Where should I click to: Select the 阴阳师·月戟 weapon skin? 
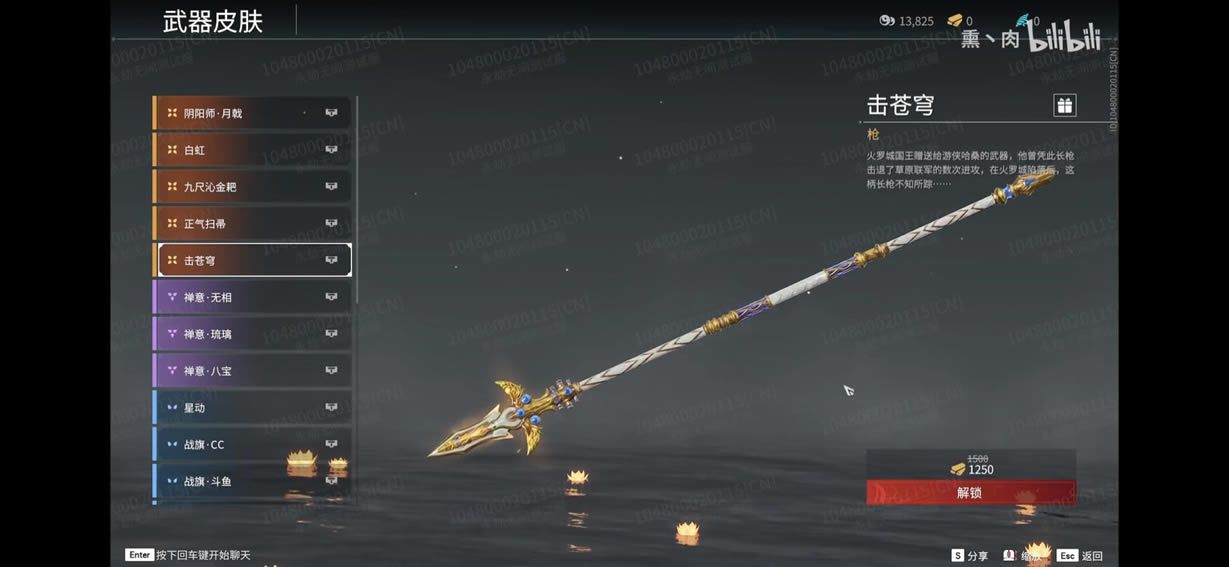(252, 113)
